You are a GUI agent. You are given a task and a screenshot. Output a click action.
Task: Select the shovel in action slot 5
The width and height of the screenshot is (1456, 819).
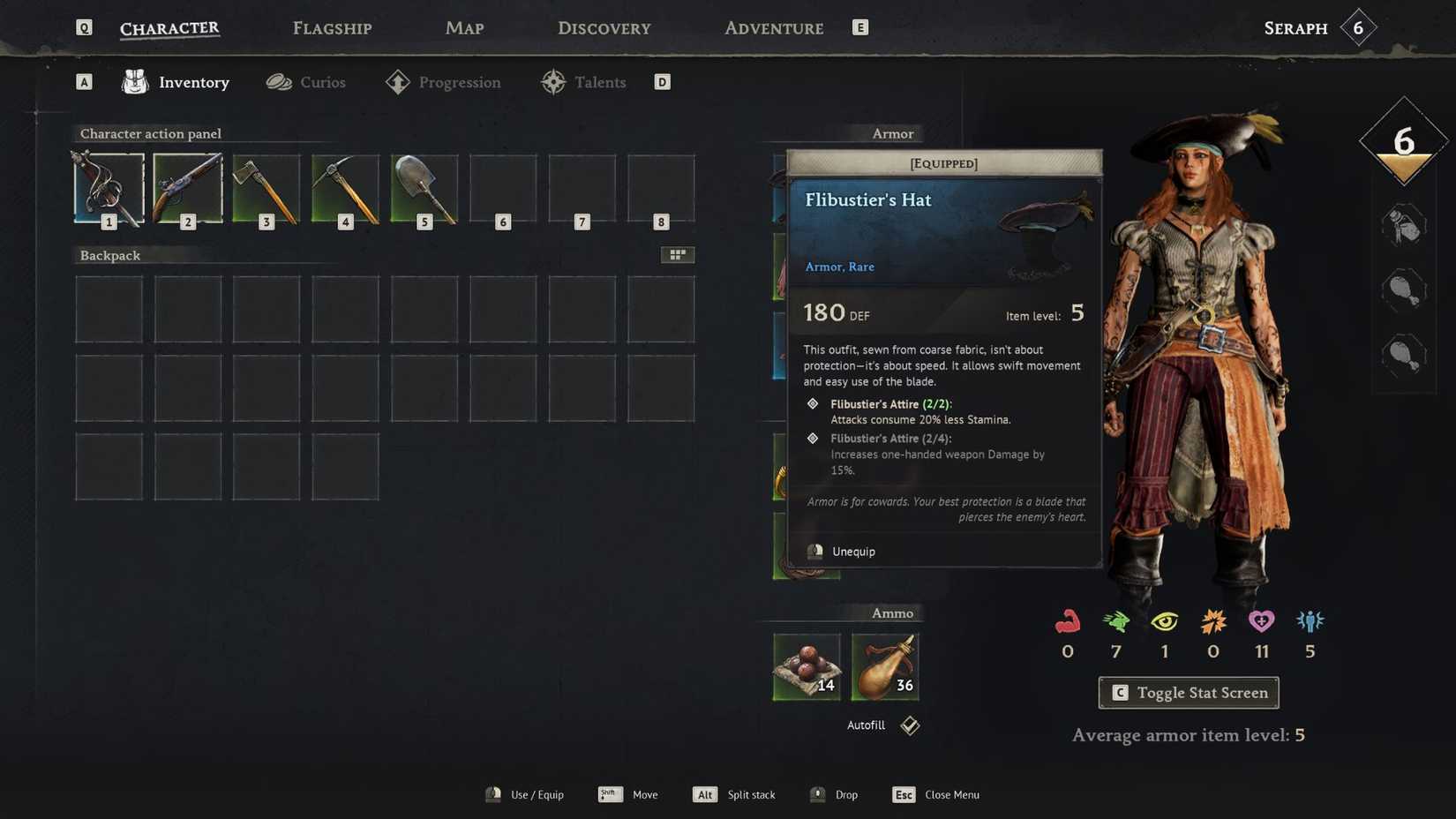[x=424, y=188]
